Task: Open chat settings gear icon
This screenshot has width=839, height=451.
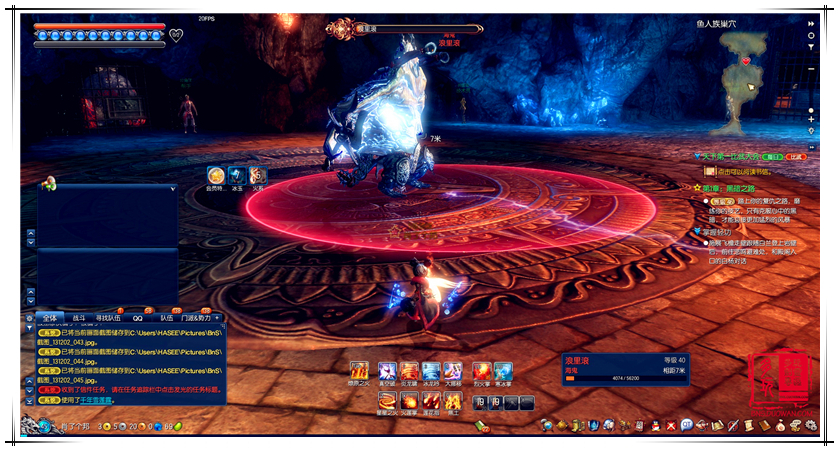Action: click(29, 318)
